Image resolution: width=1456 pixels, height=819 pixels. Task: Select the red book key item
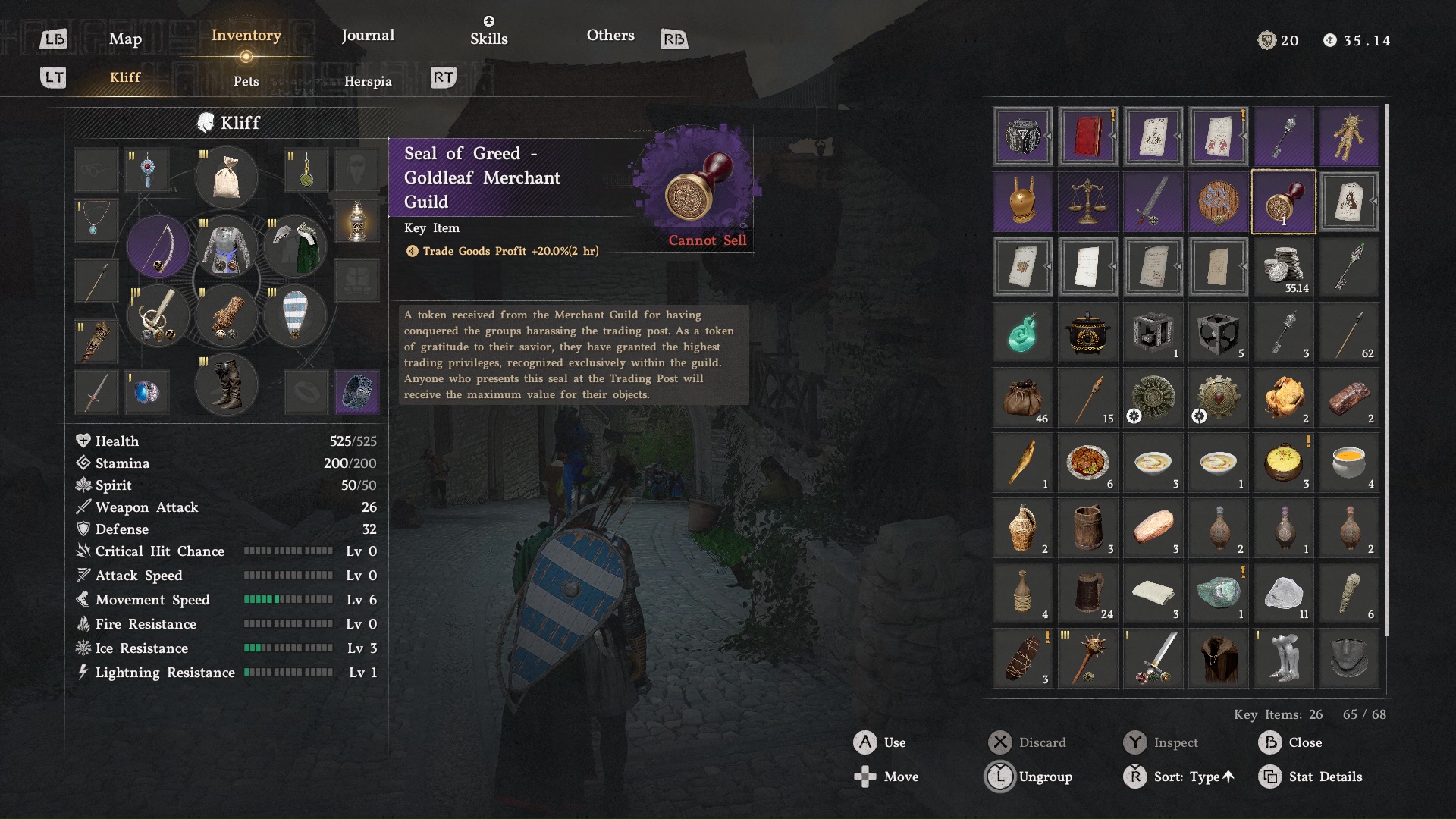coord(1087,136)
